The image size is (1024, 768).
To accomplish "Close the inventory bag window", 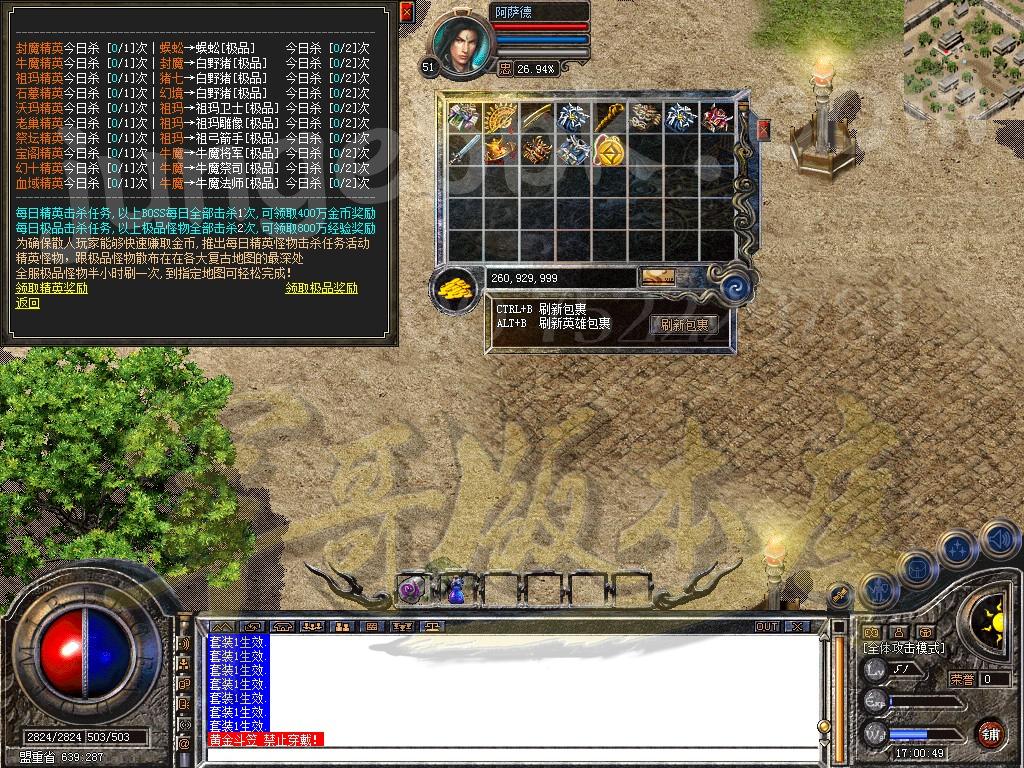I will [x=764, y=129].
